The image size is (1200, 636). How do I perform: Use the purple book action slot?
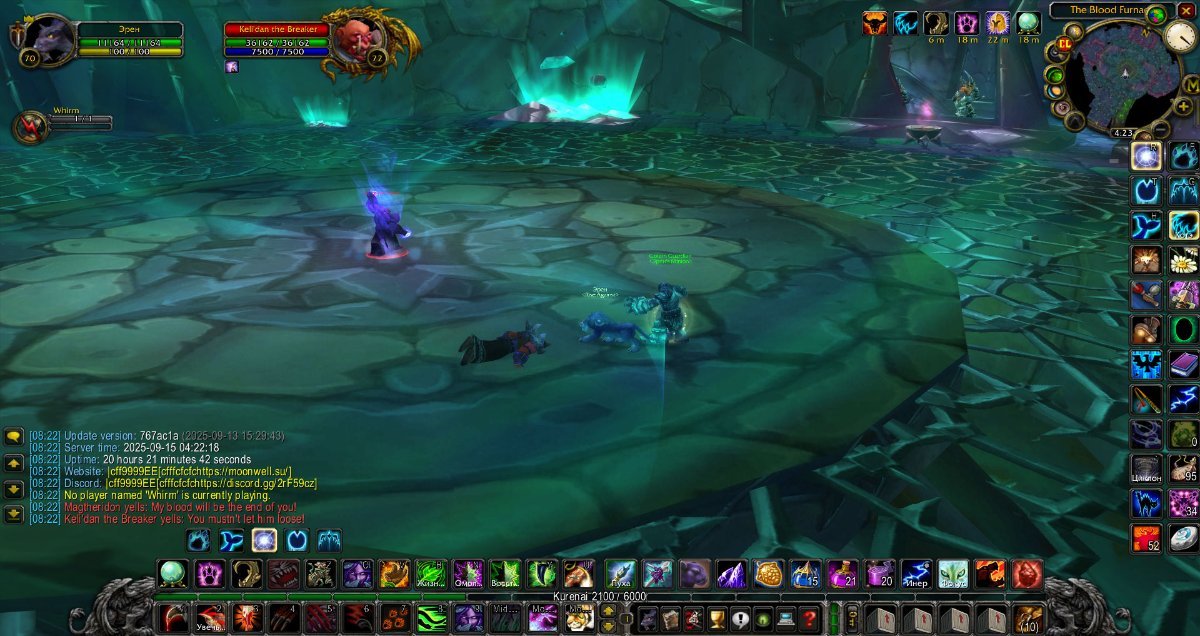[1185, 364]
